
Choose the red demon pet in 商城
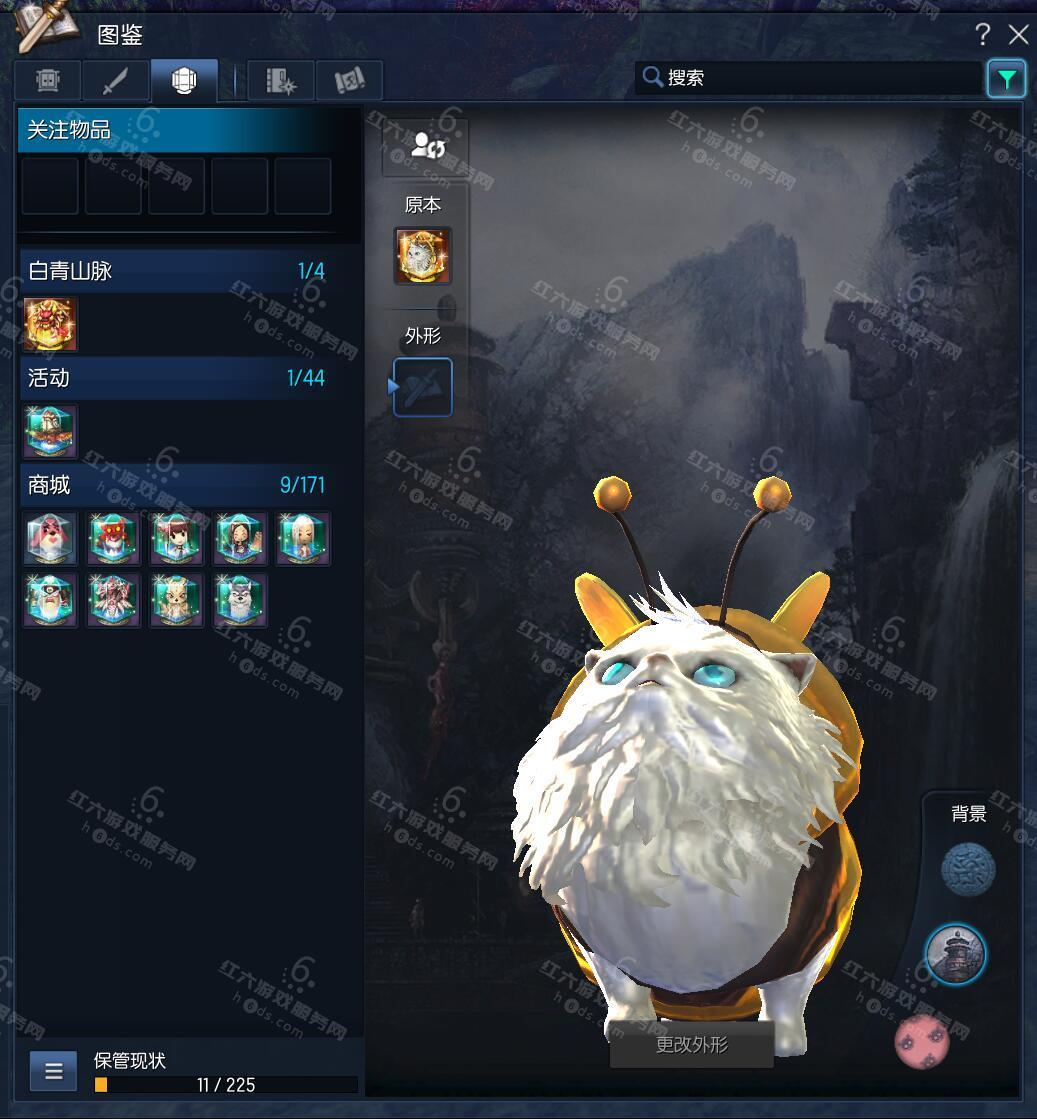click(x=113, y=539)
